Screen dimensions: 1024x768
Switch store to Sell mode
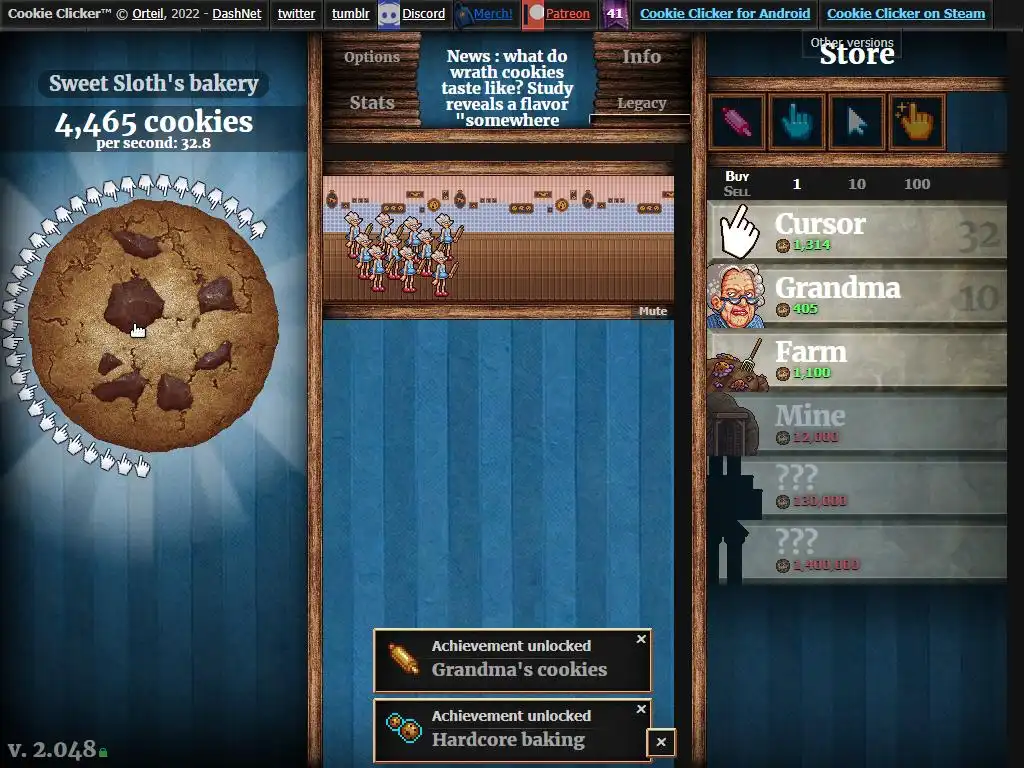click(x=737, y=192)
